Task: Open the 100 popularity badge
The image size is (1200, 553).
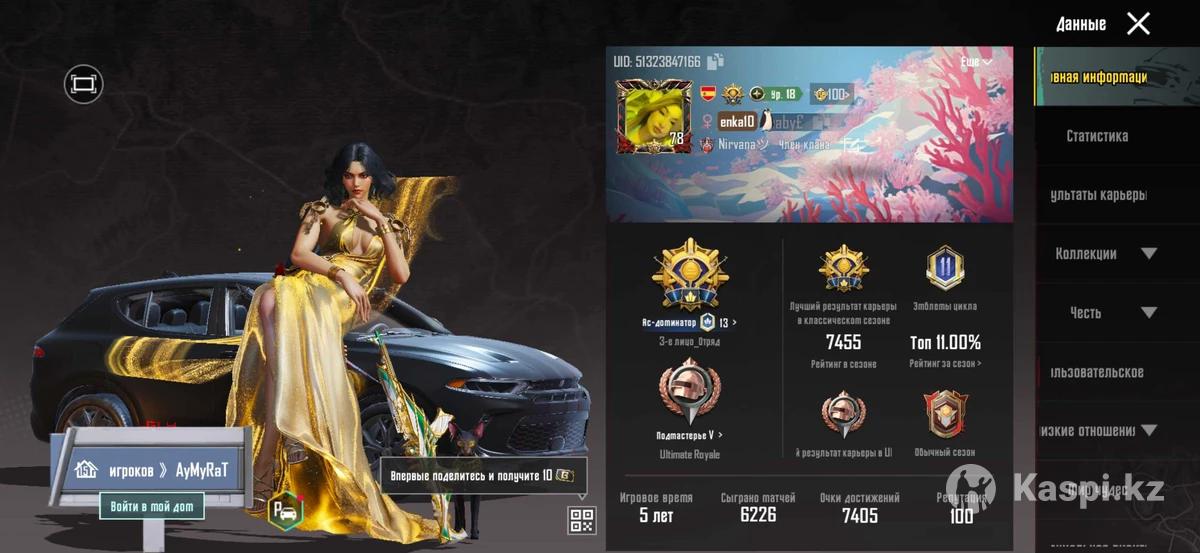Action: pyautogui.click(x=831, y=94)
